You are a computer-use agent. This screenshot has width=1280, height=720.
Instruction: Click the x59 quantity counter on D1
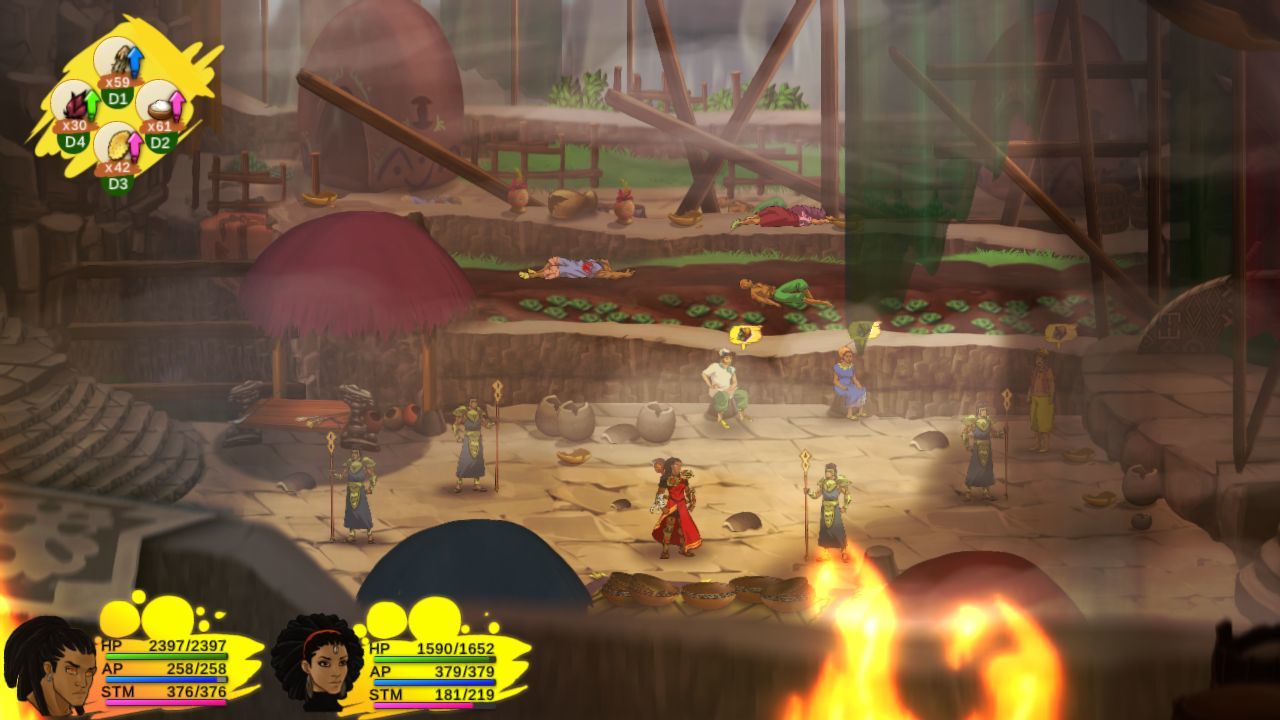[x=116, y=82]
